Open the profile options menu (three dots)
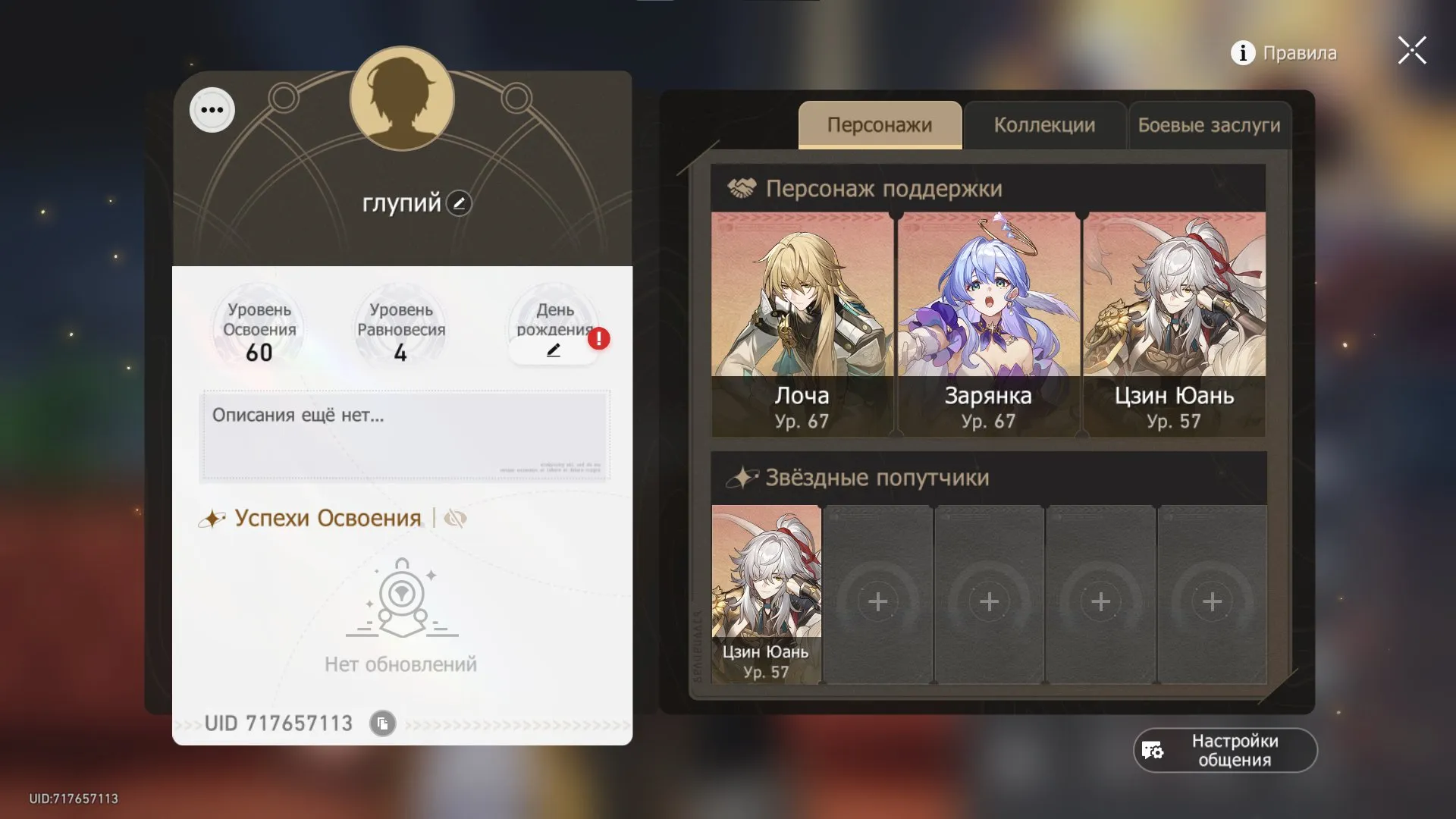This screenshot has height=819, width=1456. tap(212, 109)
